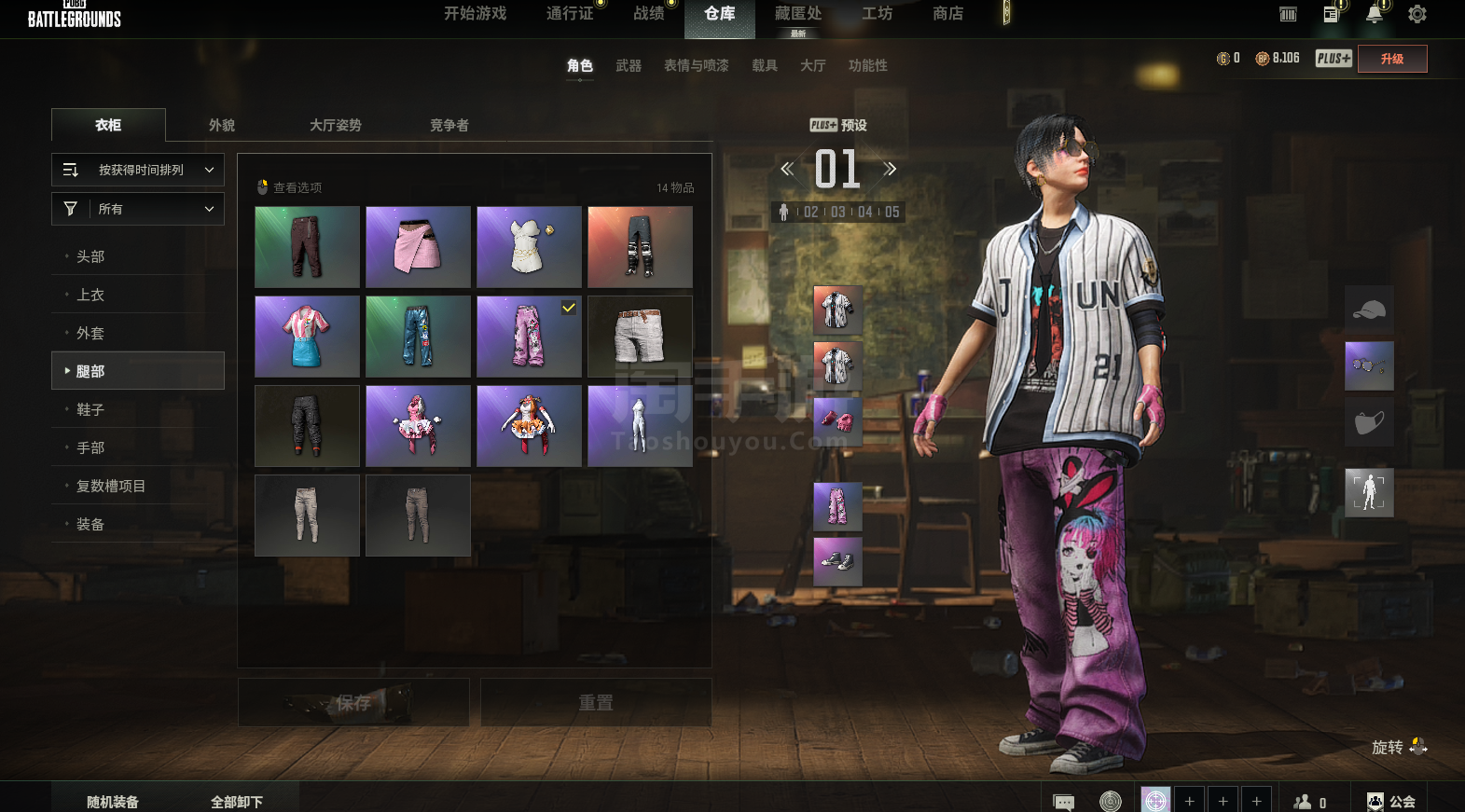Switch to the 商店 shop tab

coord(947,14)
